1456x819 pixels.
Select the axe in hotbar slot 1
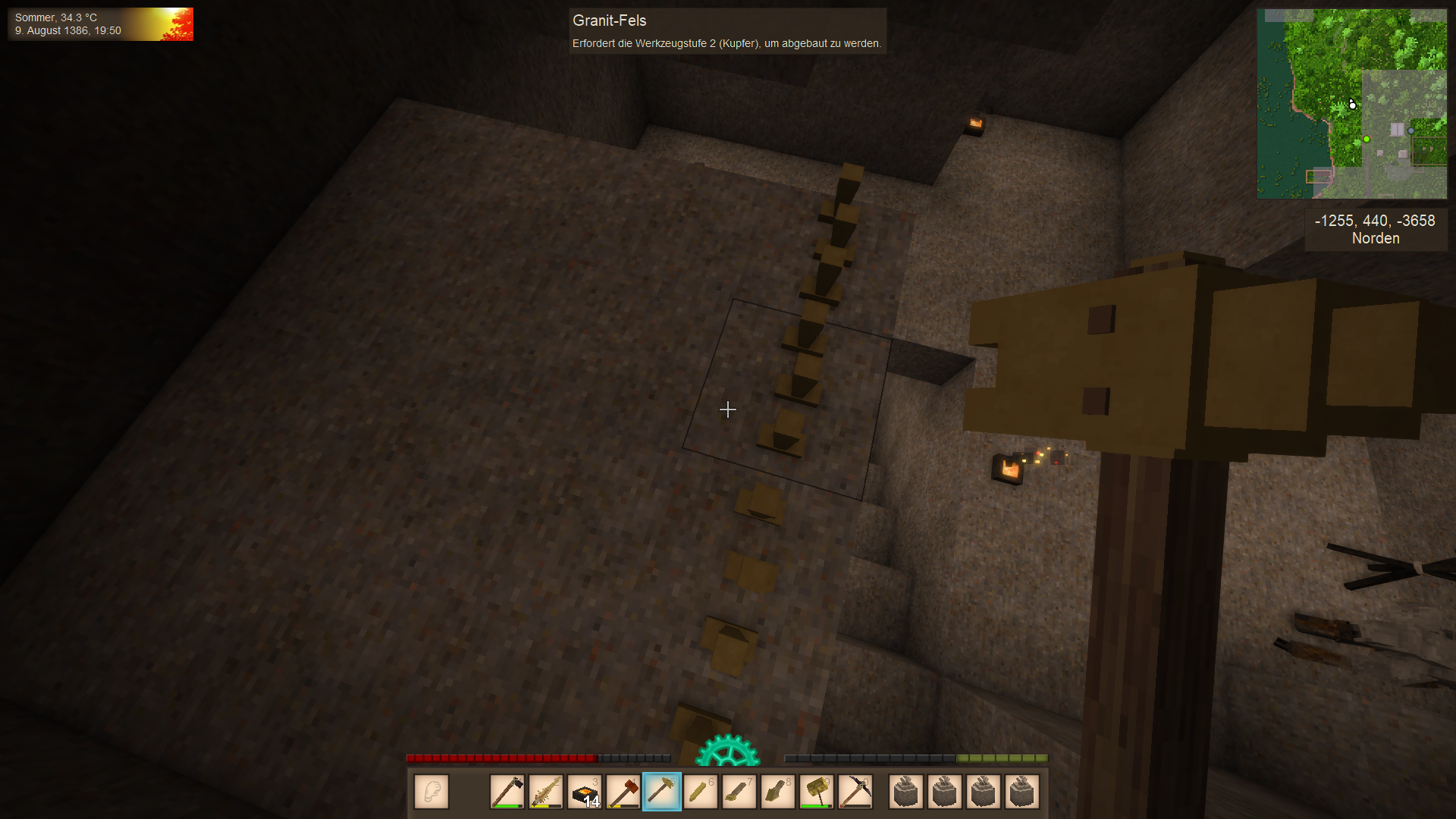pyautogui.click(x=507, y=792)
